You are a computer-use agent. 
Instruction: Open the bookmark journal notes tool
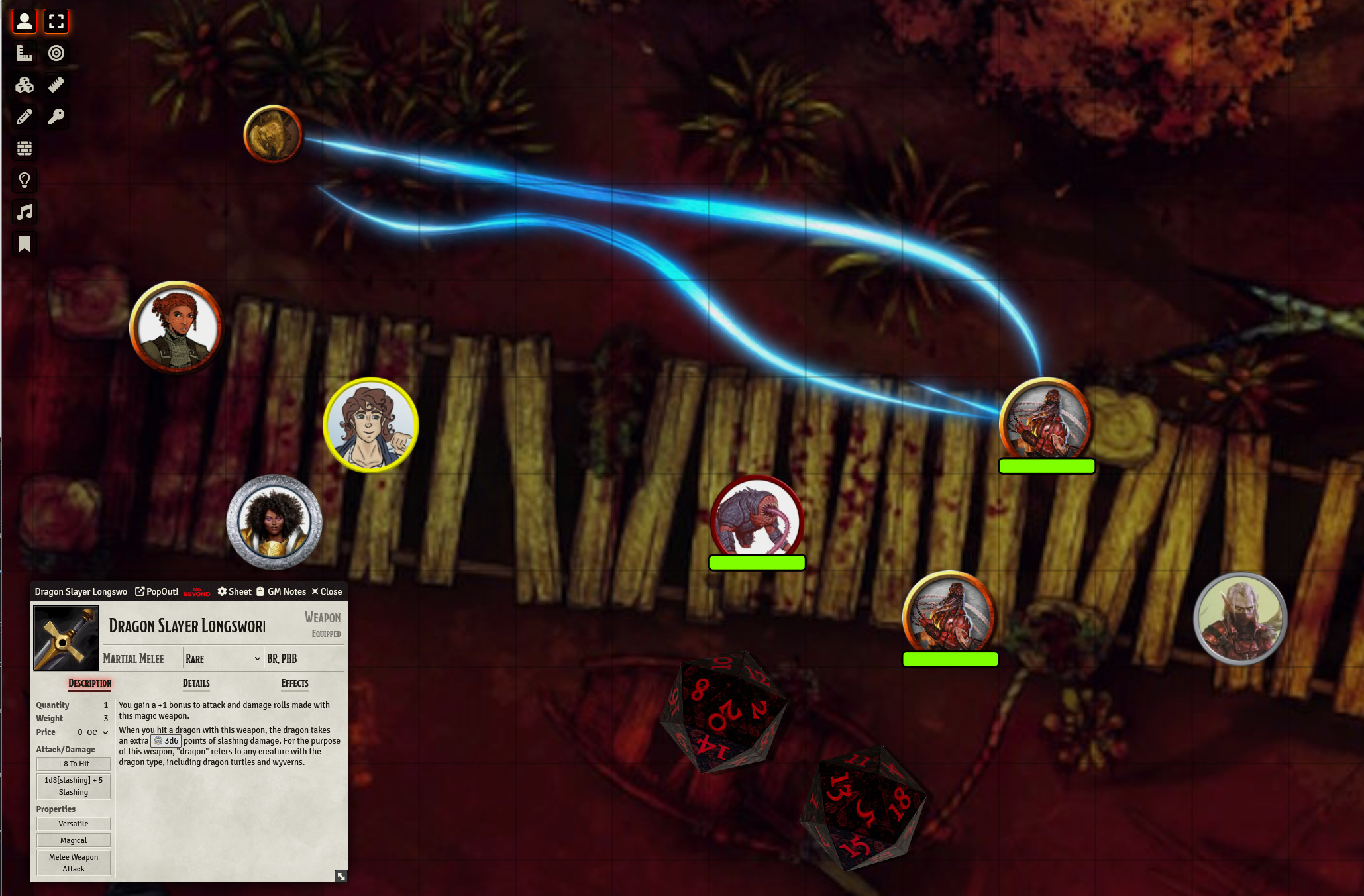25,244
